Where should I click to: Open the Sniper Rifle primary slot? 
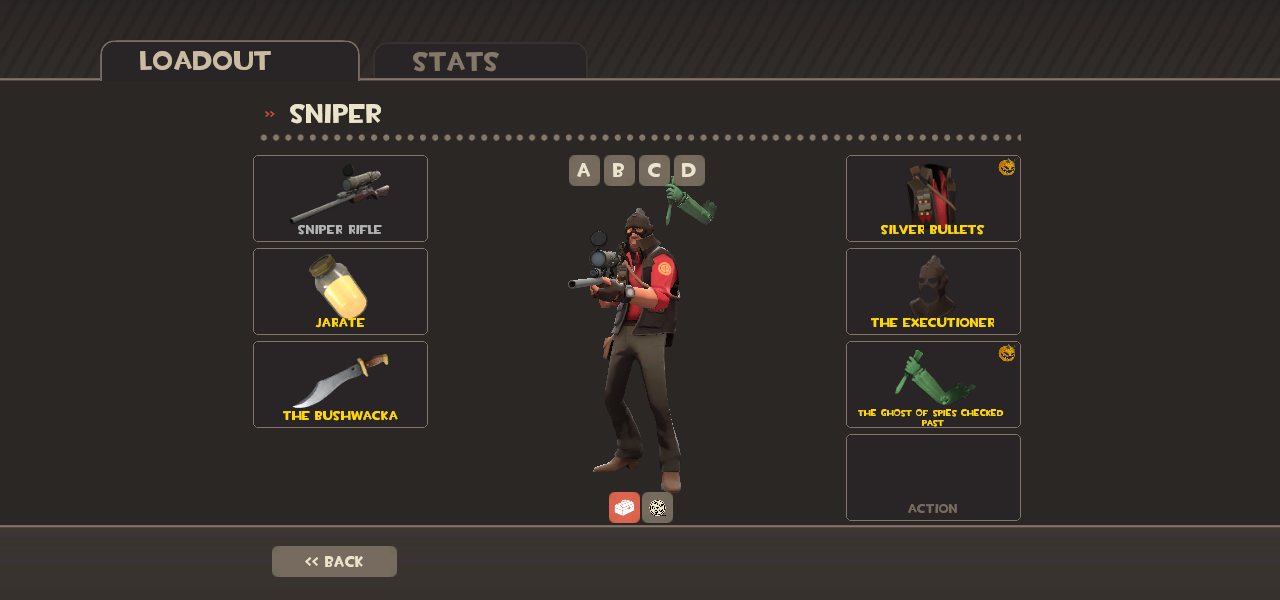(x=340, y=198)
